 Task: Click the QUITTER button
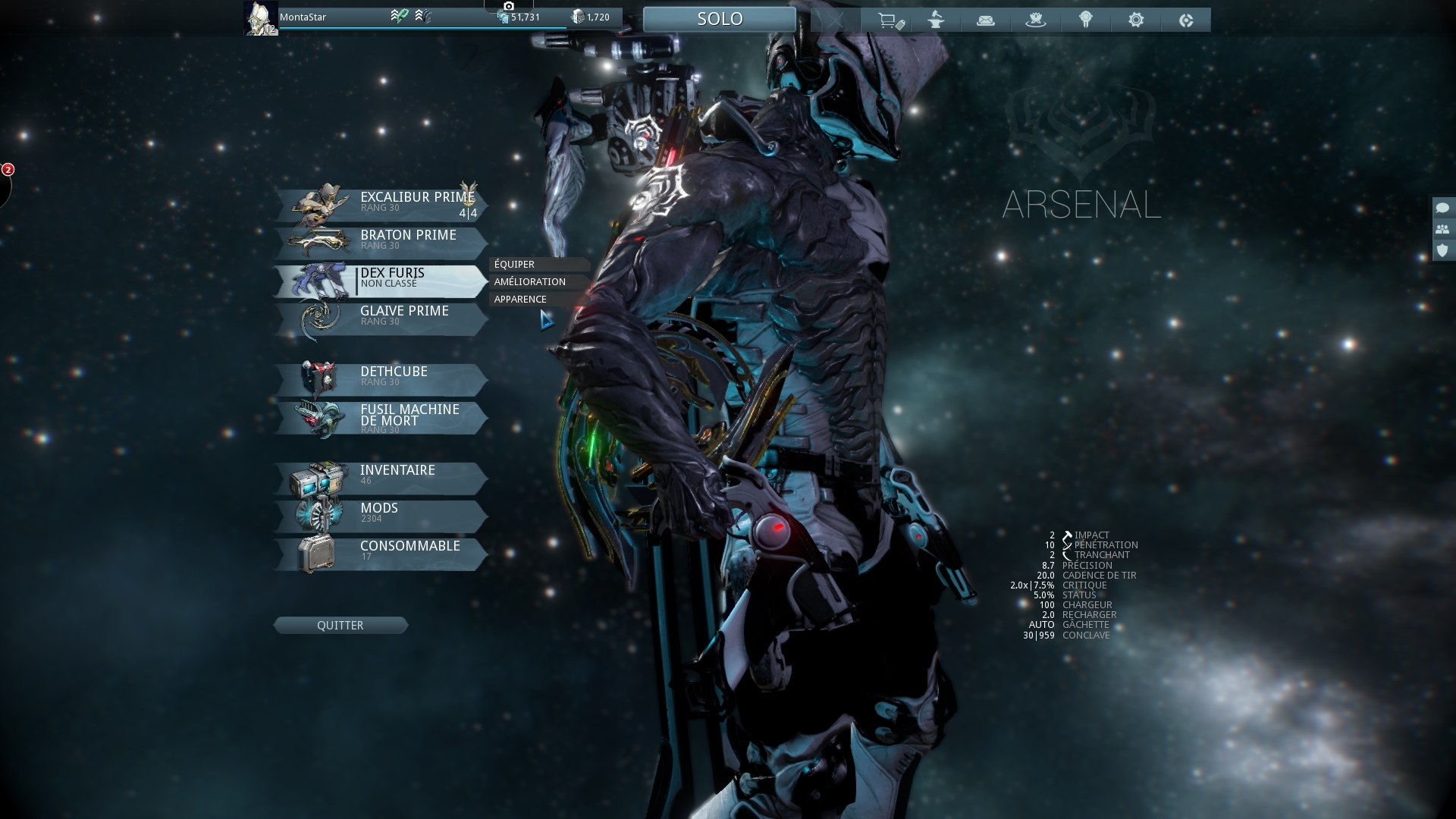(x=340, y=625)
